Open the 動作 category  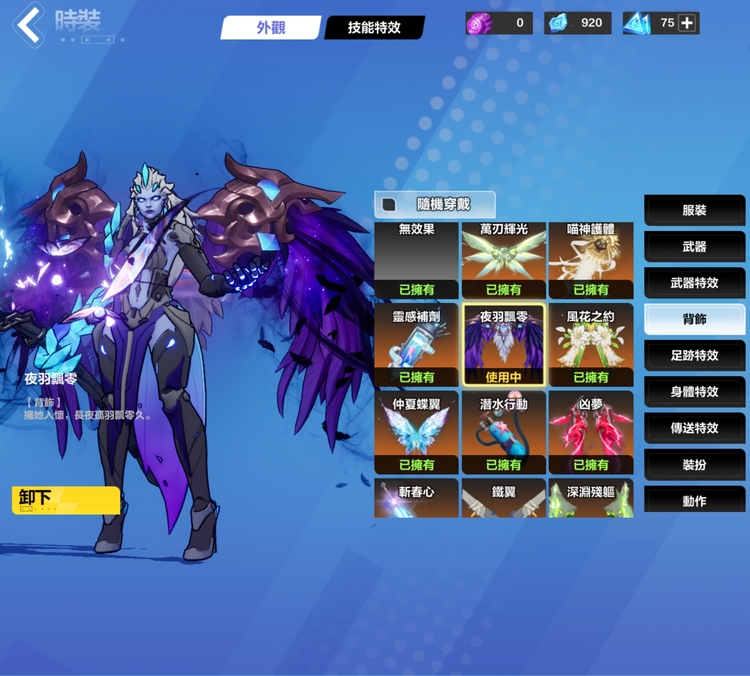click(694, 500)
